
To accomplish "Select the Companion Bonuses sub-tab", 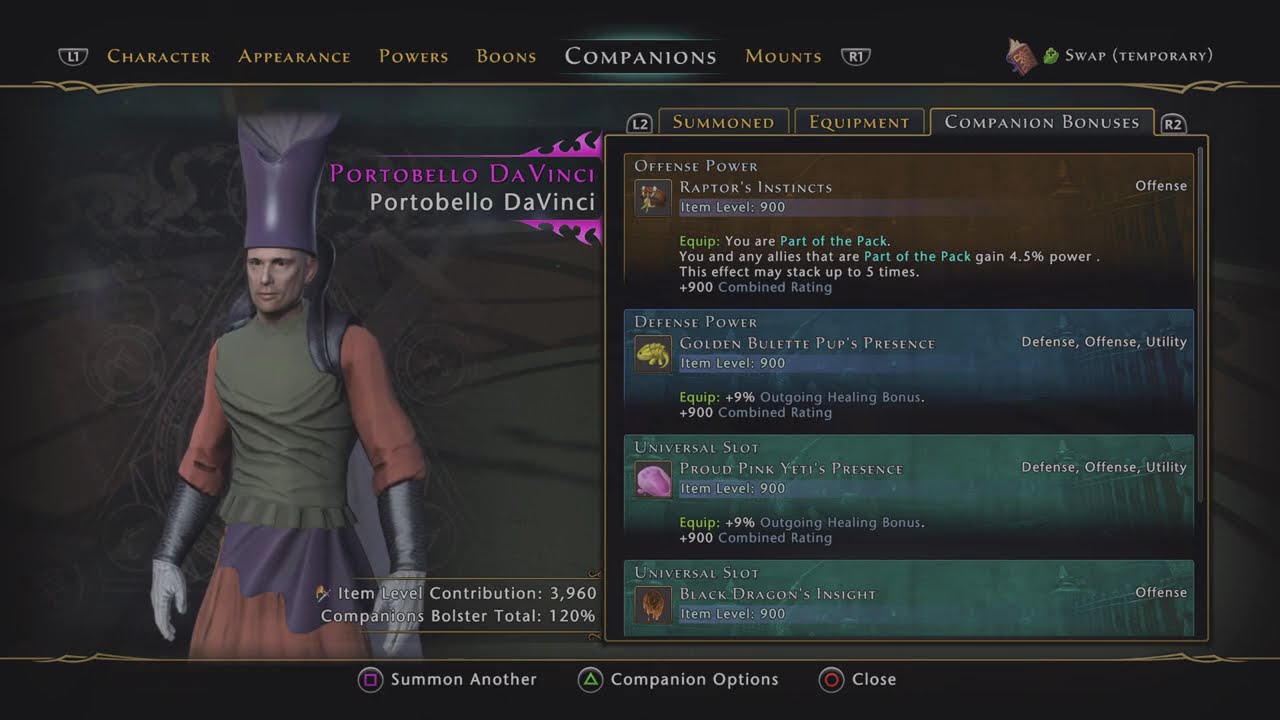I will pos(1041,122).
